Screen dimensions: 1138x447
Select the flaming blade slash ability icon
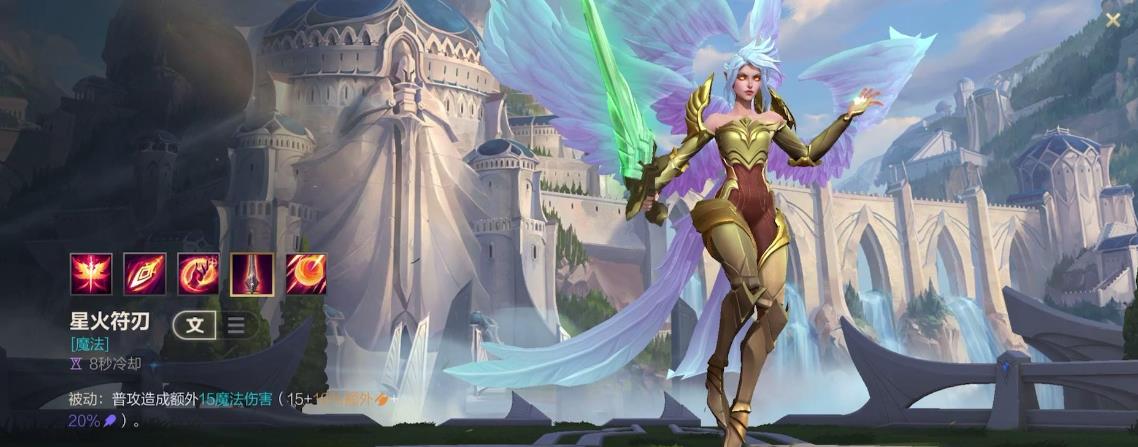(x=144, y=273)
